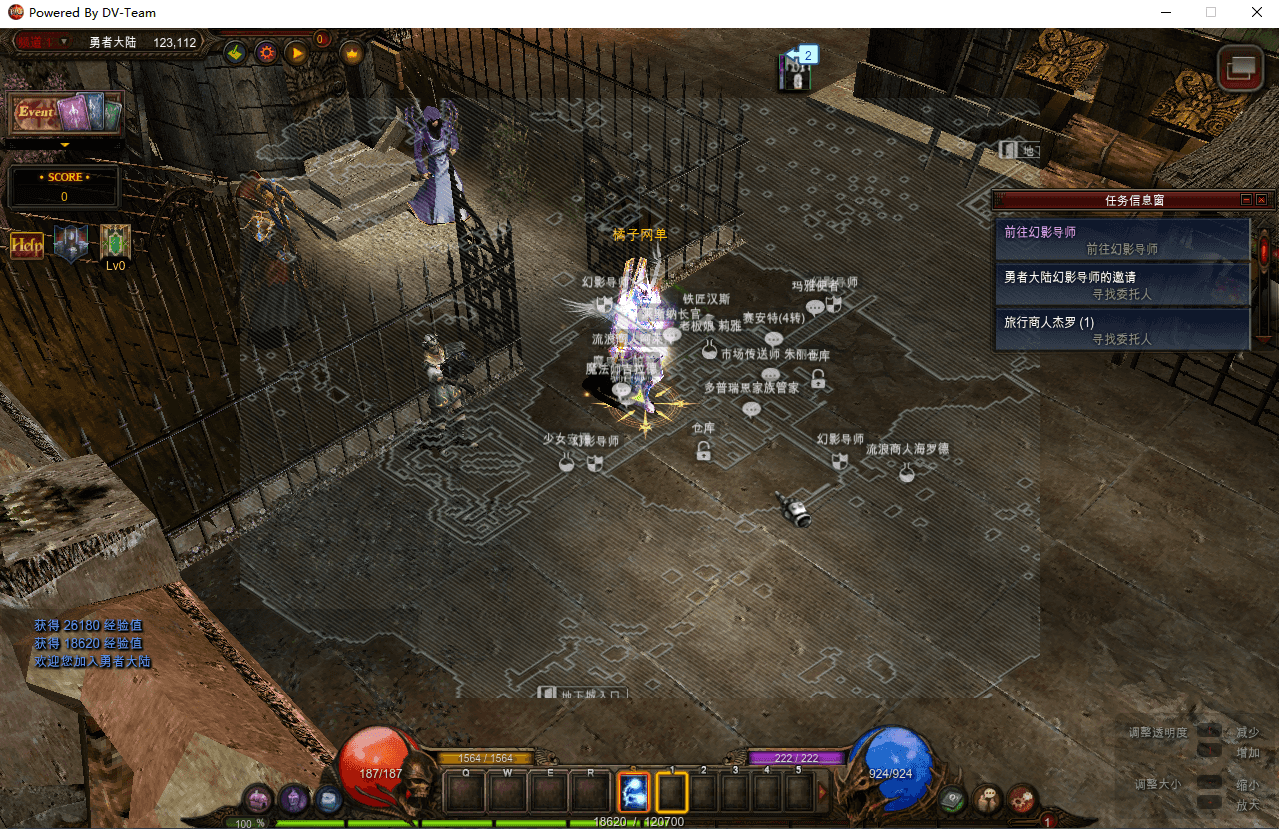
Task: Select the 前往幻影导师 quest entry
Action: pyautogui.click(x=1121, y=240)
